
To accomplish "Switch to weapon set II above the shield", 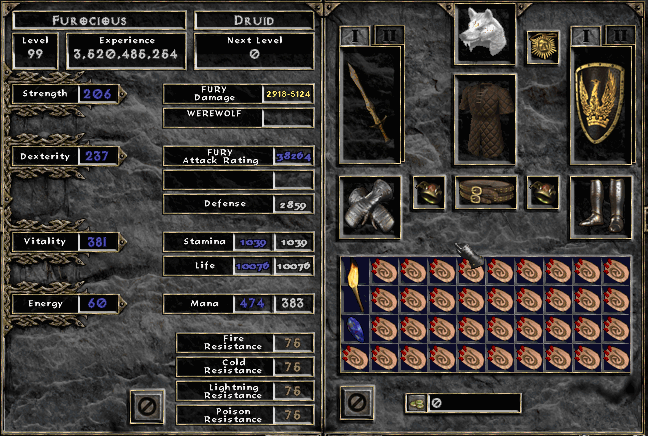I will click(619, 35).
